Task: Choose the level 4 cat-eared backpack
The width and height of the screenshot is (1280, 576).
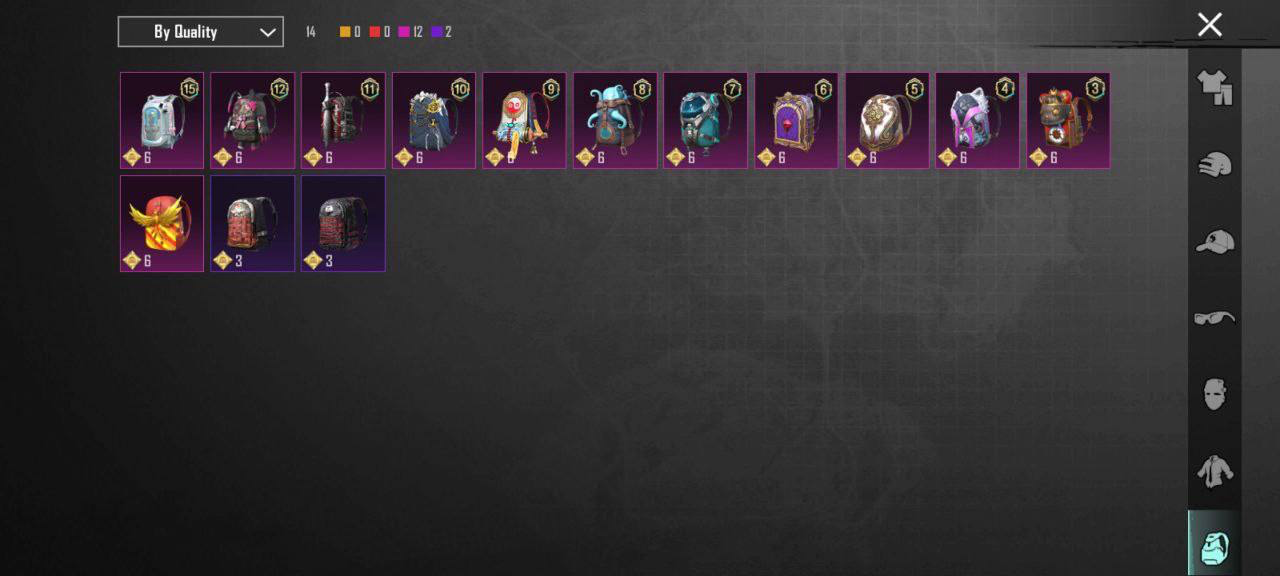Action: (977, 120)
